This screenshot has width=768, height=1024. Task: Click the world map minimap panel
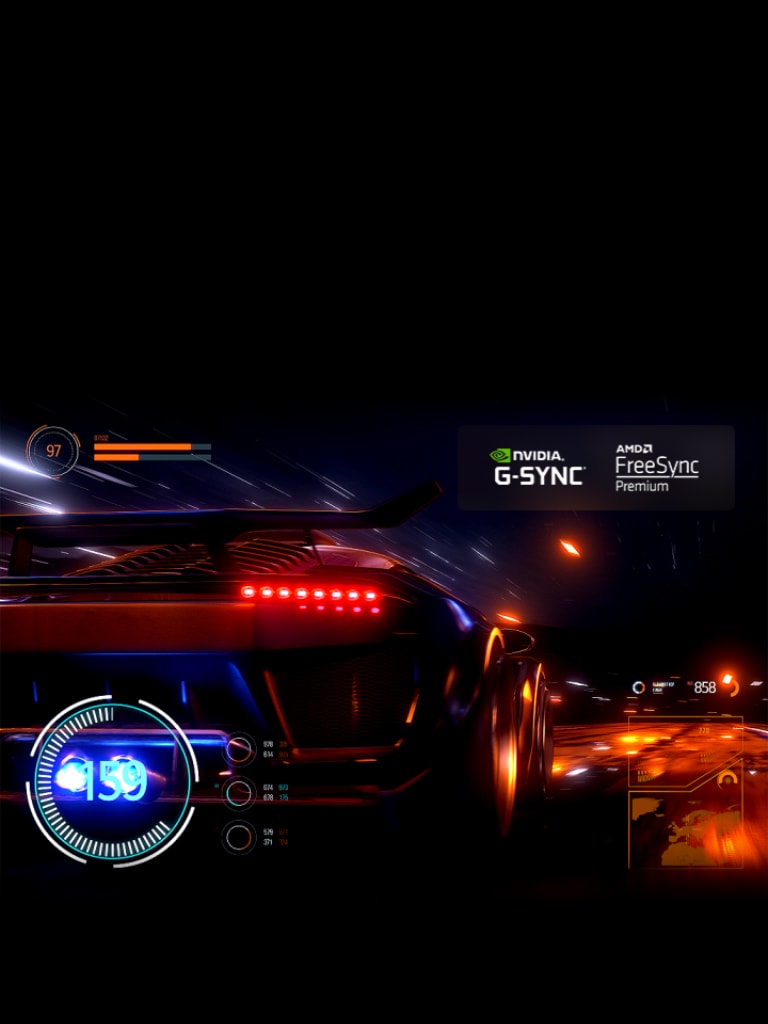[x=685, y=829]
